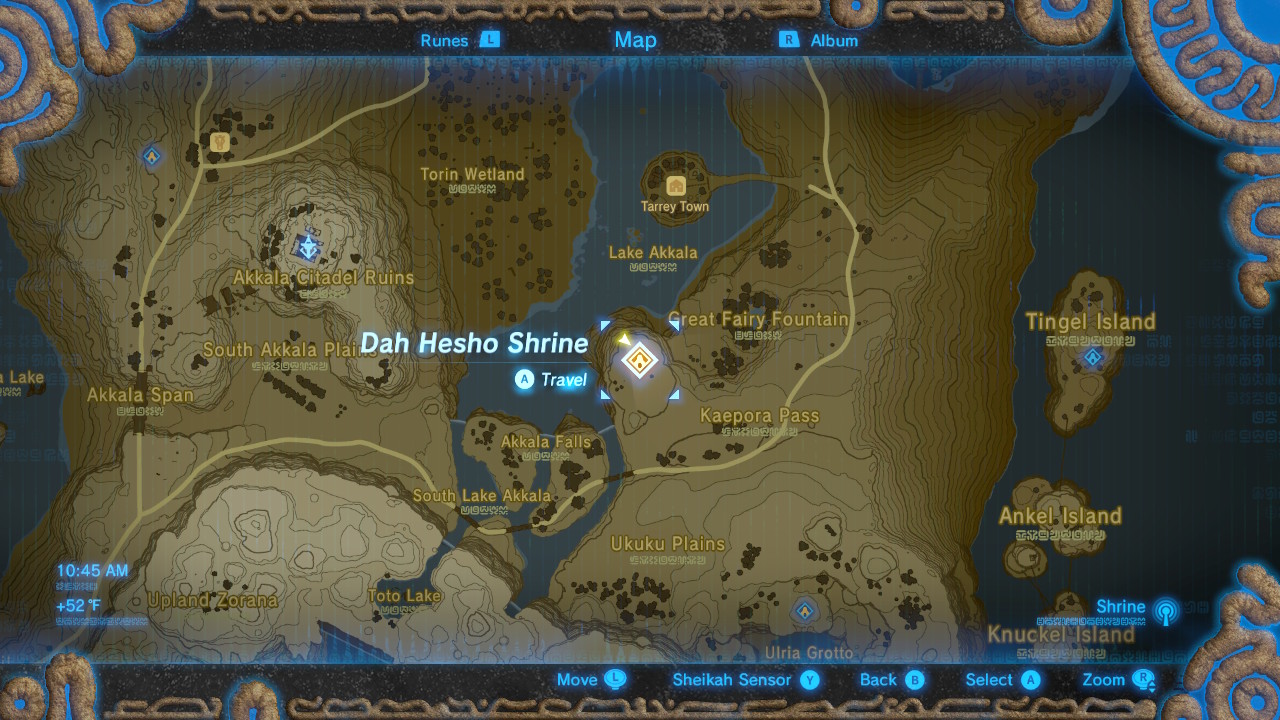Open the Tarrey Town village icon

(674, 184)
